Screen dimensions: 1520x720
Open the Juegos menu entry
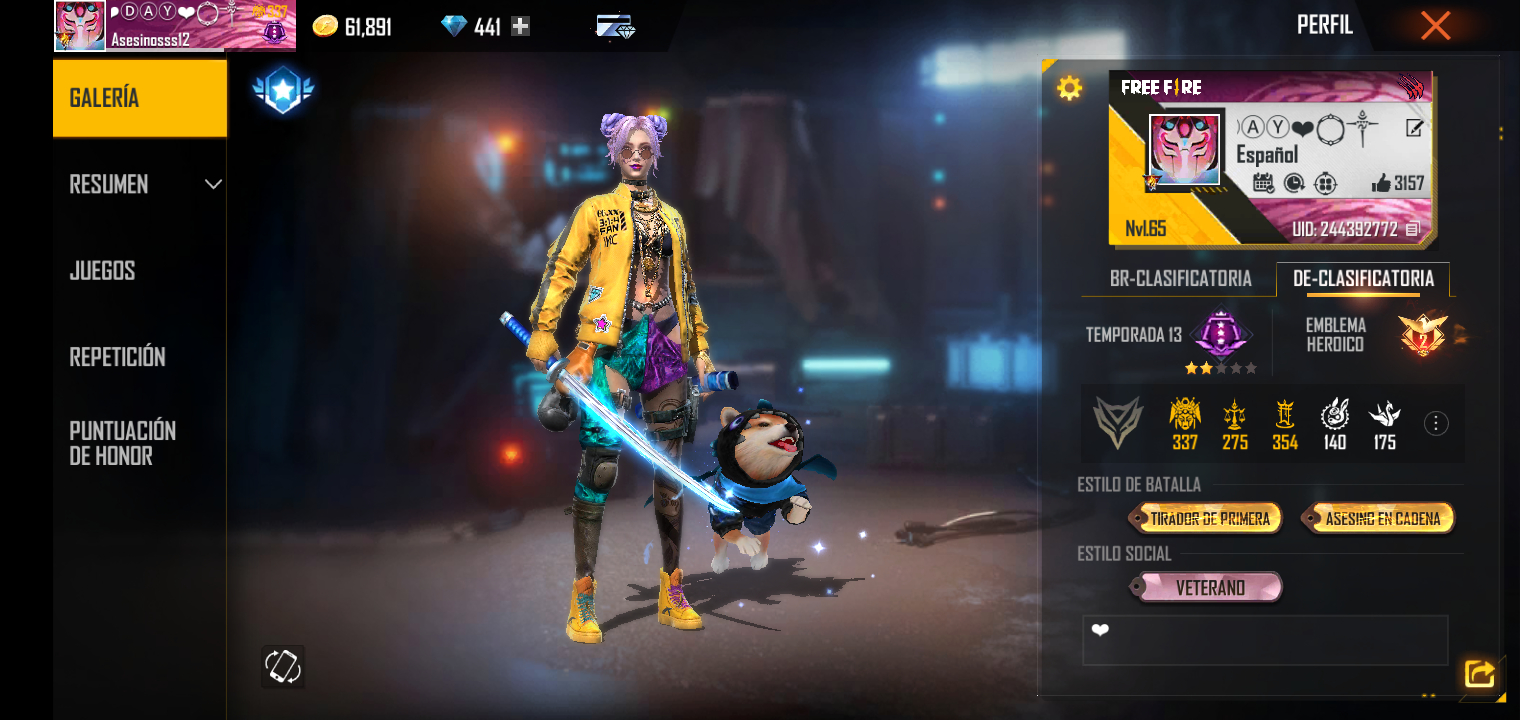(102, 271)
